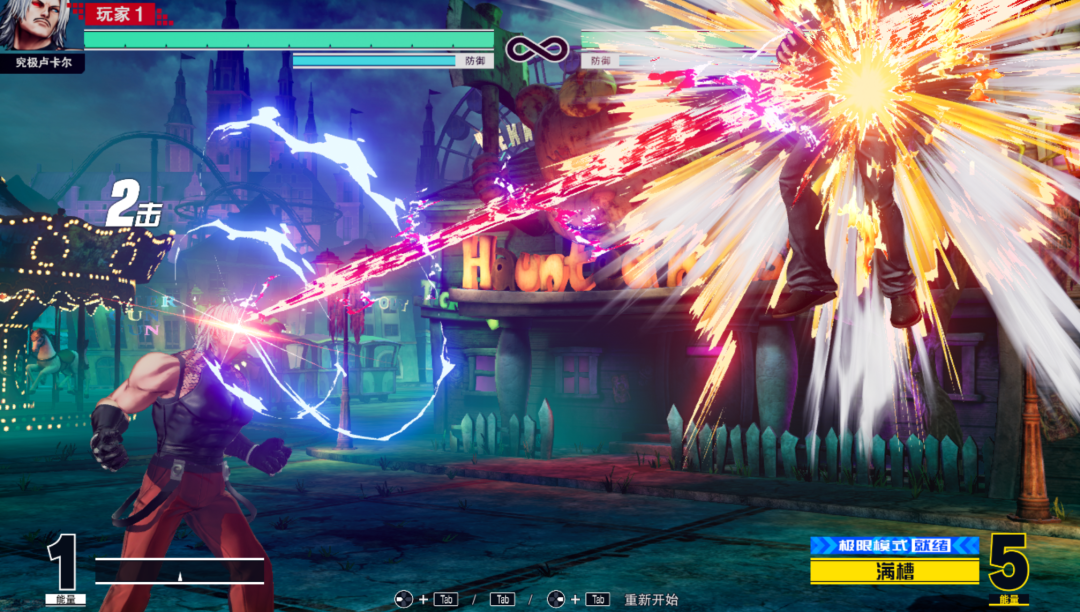Image resolution: width=1080 pixels, height=612 pixels.
Task: Click the Omega Rugal character portrait
Action: [40, 25]
